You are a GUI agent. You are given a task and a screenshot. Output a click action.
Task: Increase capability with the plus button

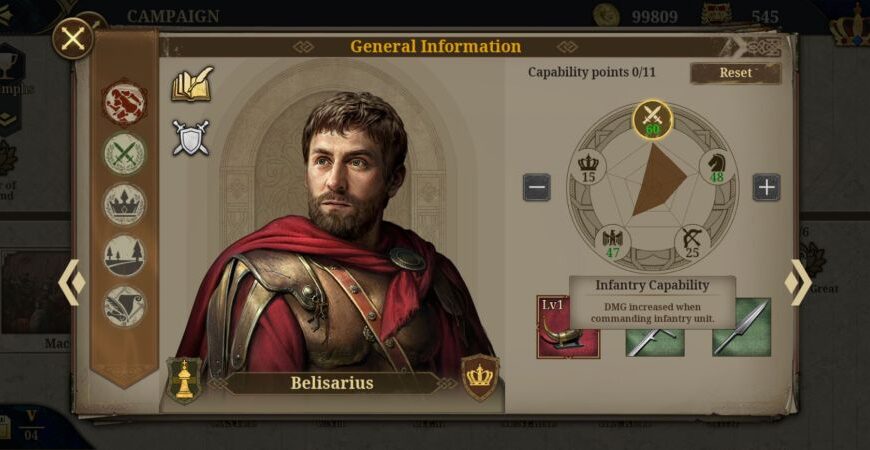[766, 187]
